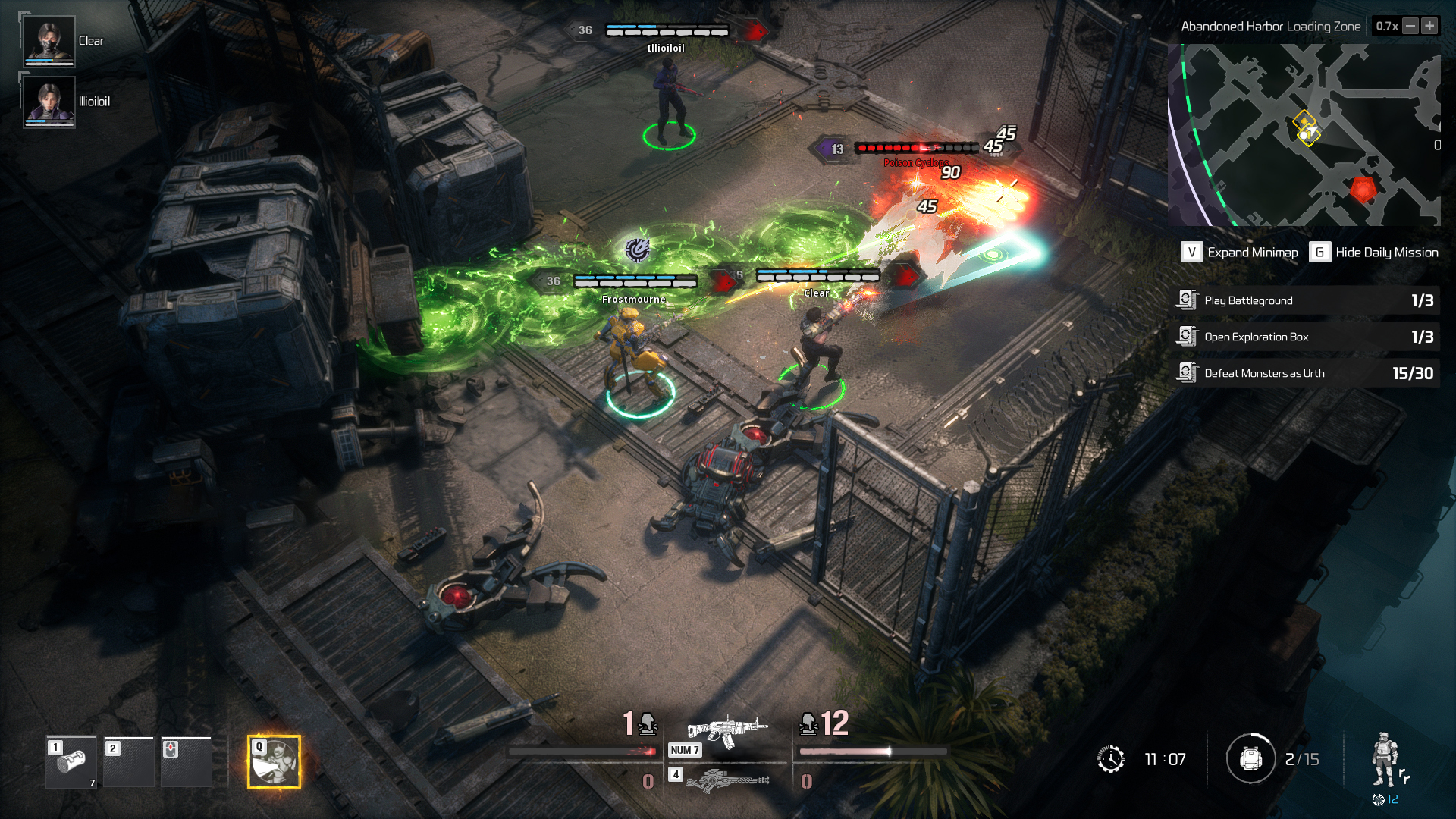This screenshot has height=819, width=1456.
Task: Select the primary assault rifle weapon
Action: [x=726, y=730]
